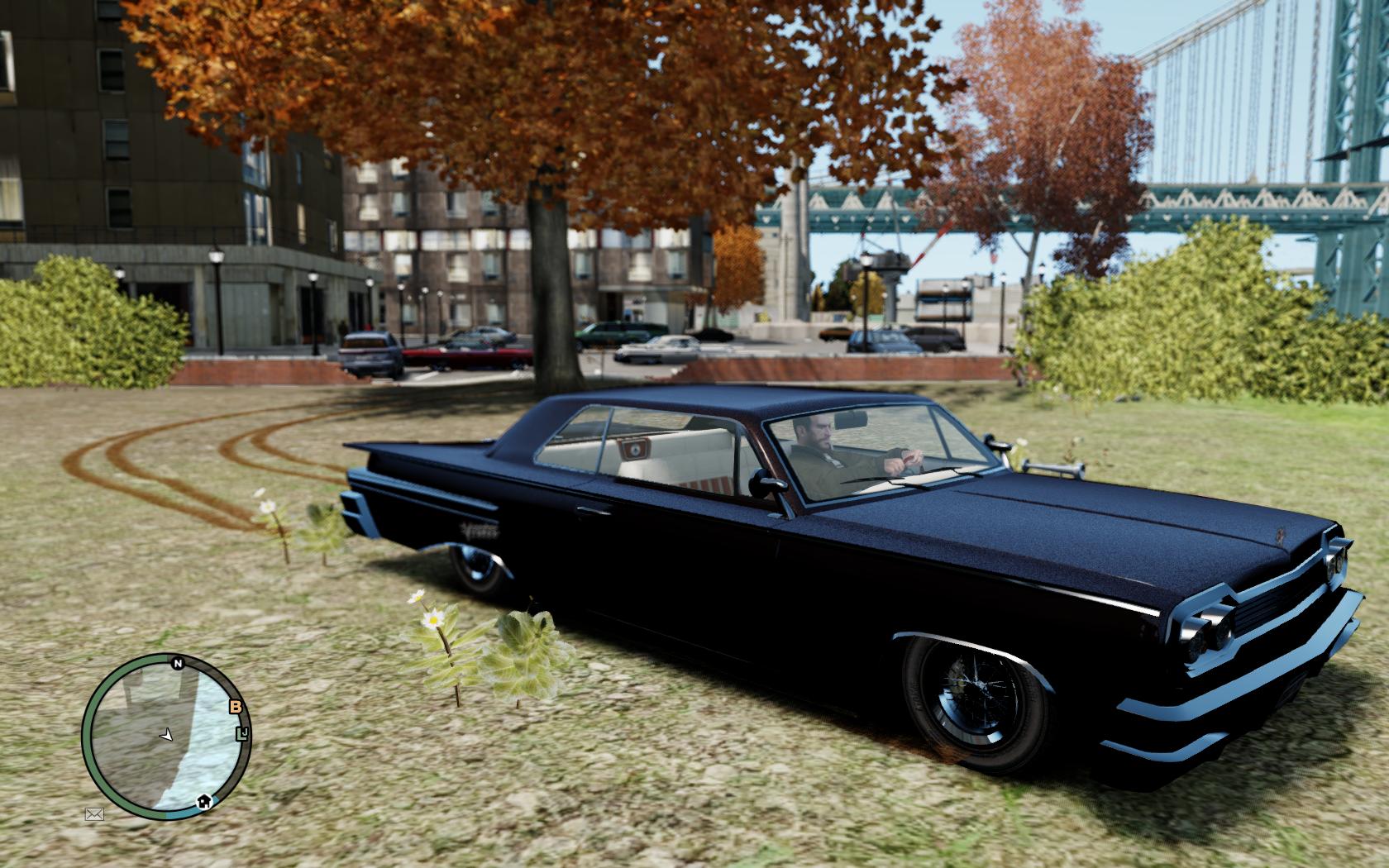Image resolution: width=1389 pixels, height=868 pixels.
Task: Select the green LJ blip on the radar
Action: (242, 733)
